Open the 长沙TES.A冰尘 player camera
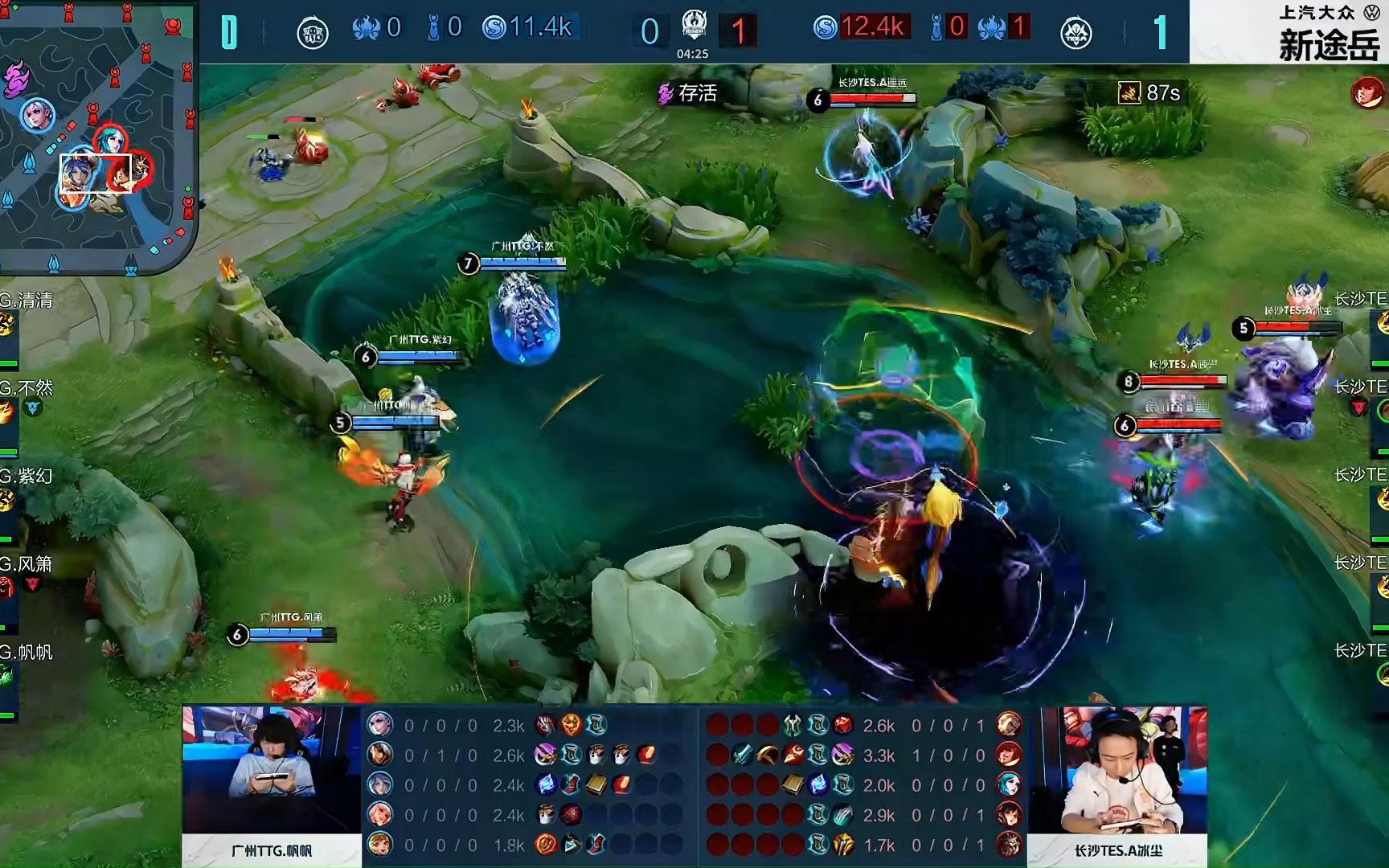 pyautogui.click(x=1117, y=770)
